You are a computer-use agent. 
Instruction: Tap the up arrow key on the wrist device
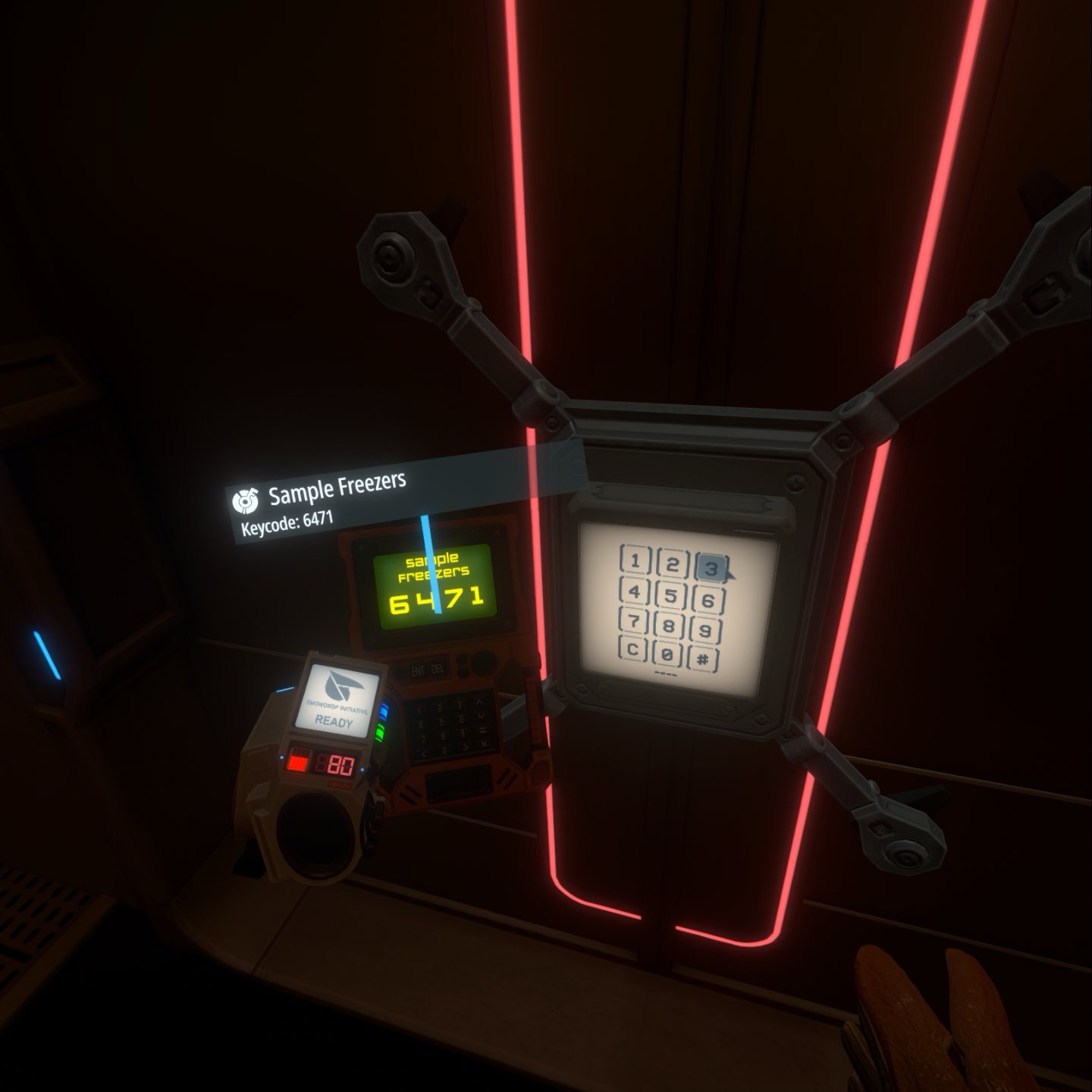[x=480, y=701]
